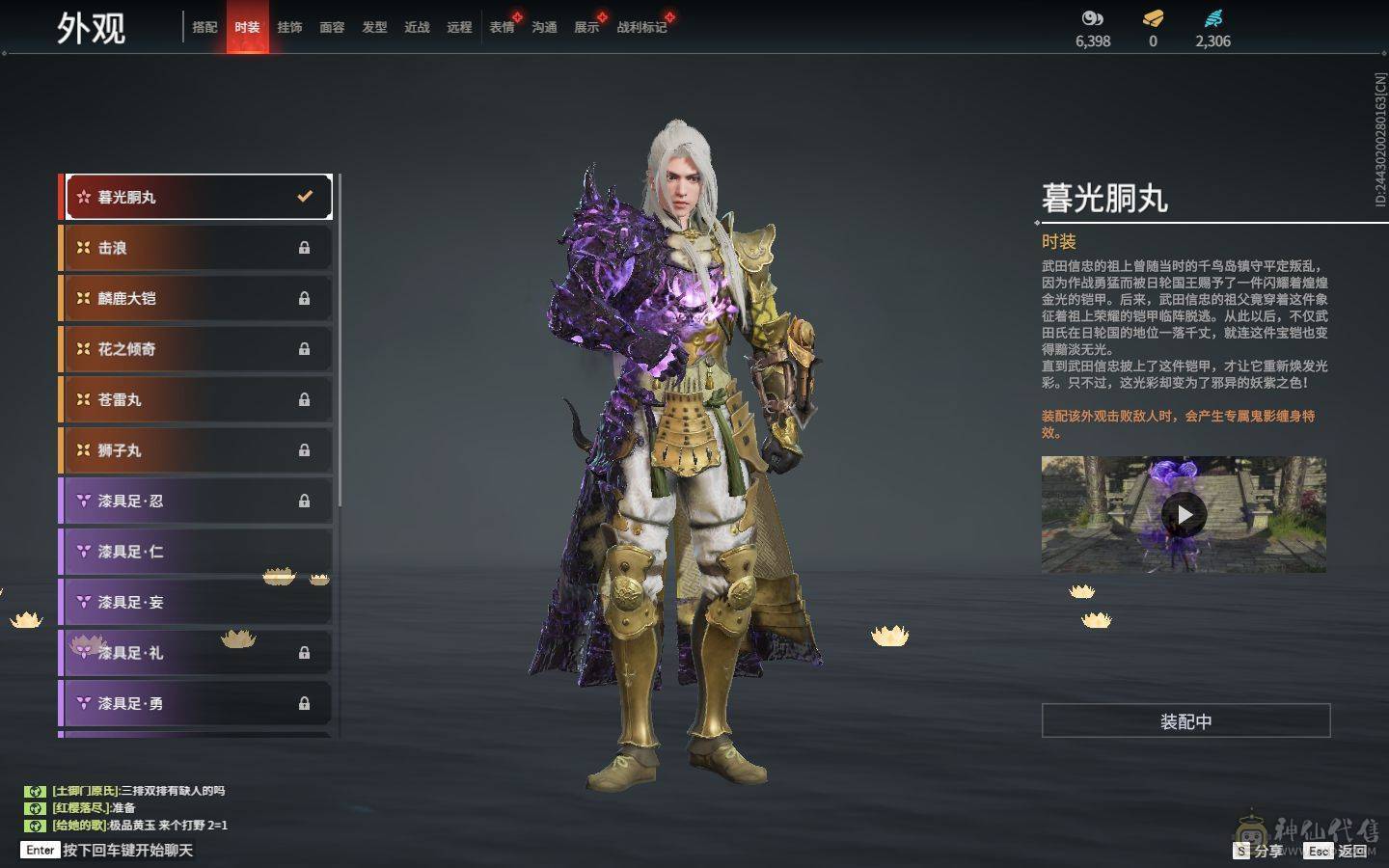Switch to the 搭配 tab

pos(204,28)
